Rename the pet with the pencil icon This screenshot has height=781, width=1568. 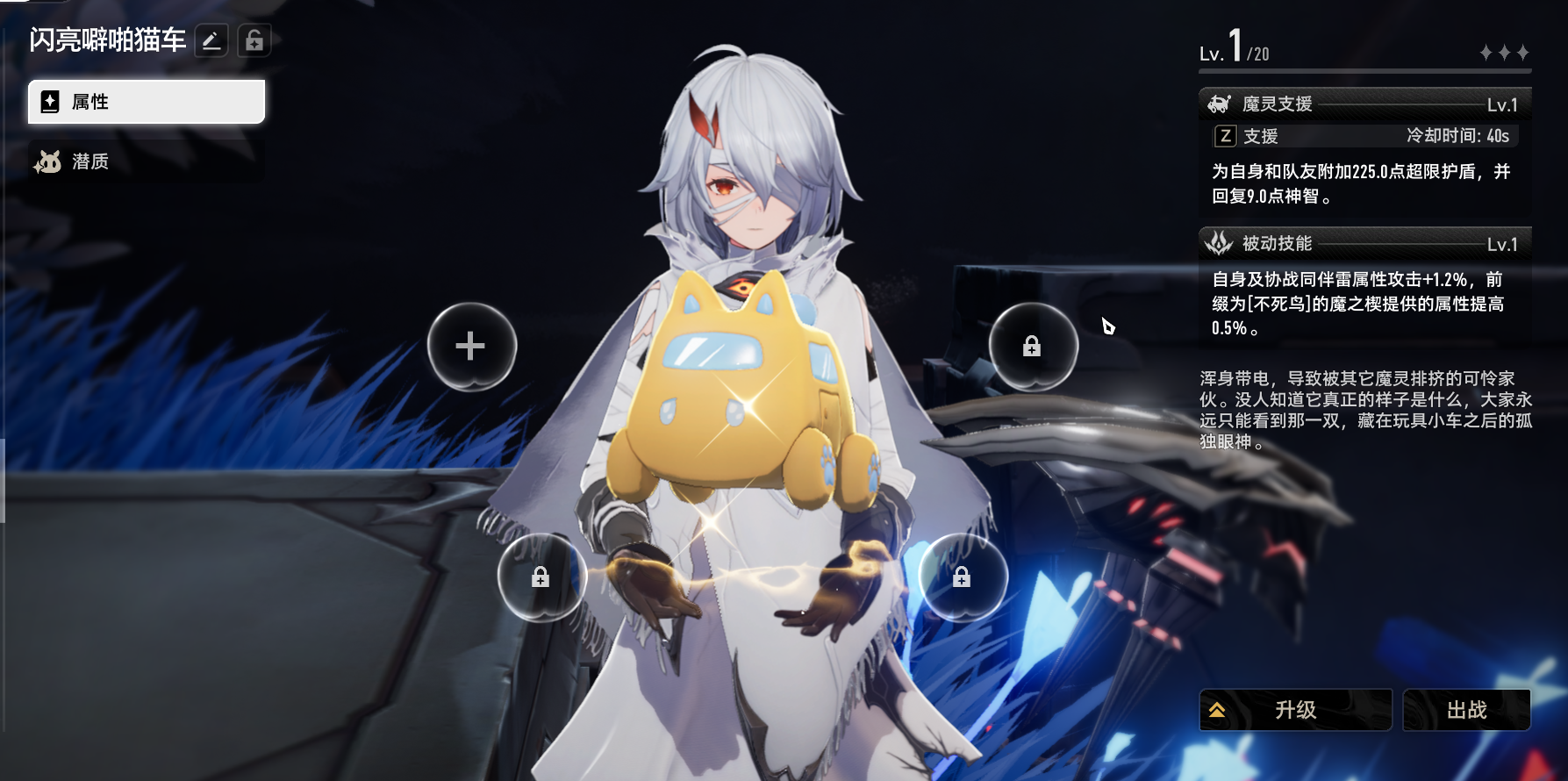click(x=211, y=40)
